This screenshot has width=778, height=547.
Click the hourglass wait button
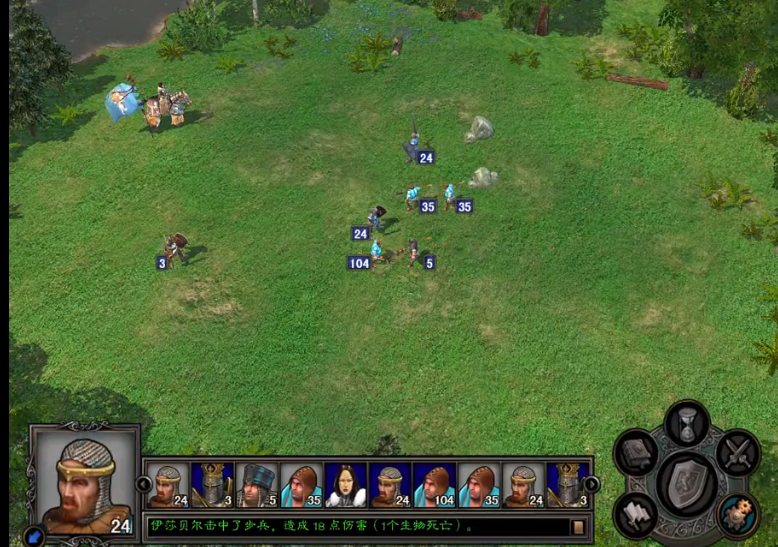pyautogui.click(x=687, y=425)
